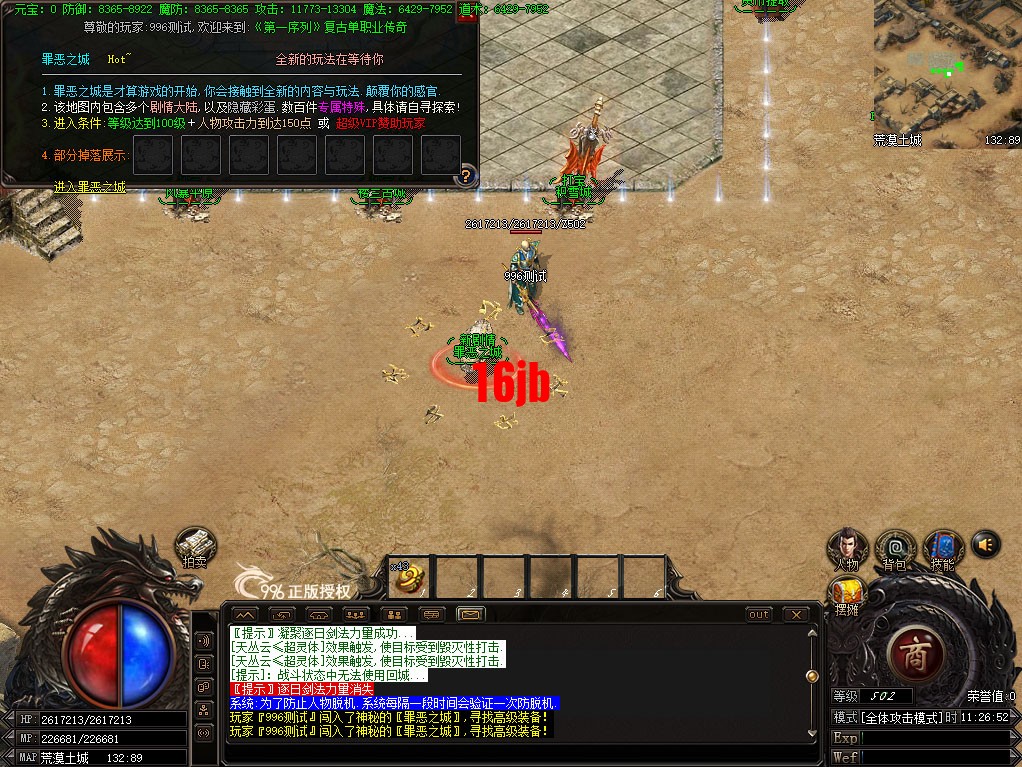Click the chat panel's out button

click(x=759, y=614)
